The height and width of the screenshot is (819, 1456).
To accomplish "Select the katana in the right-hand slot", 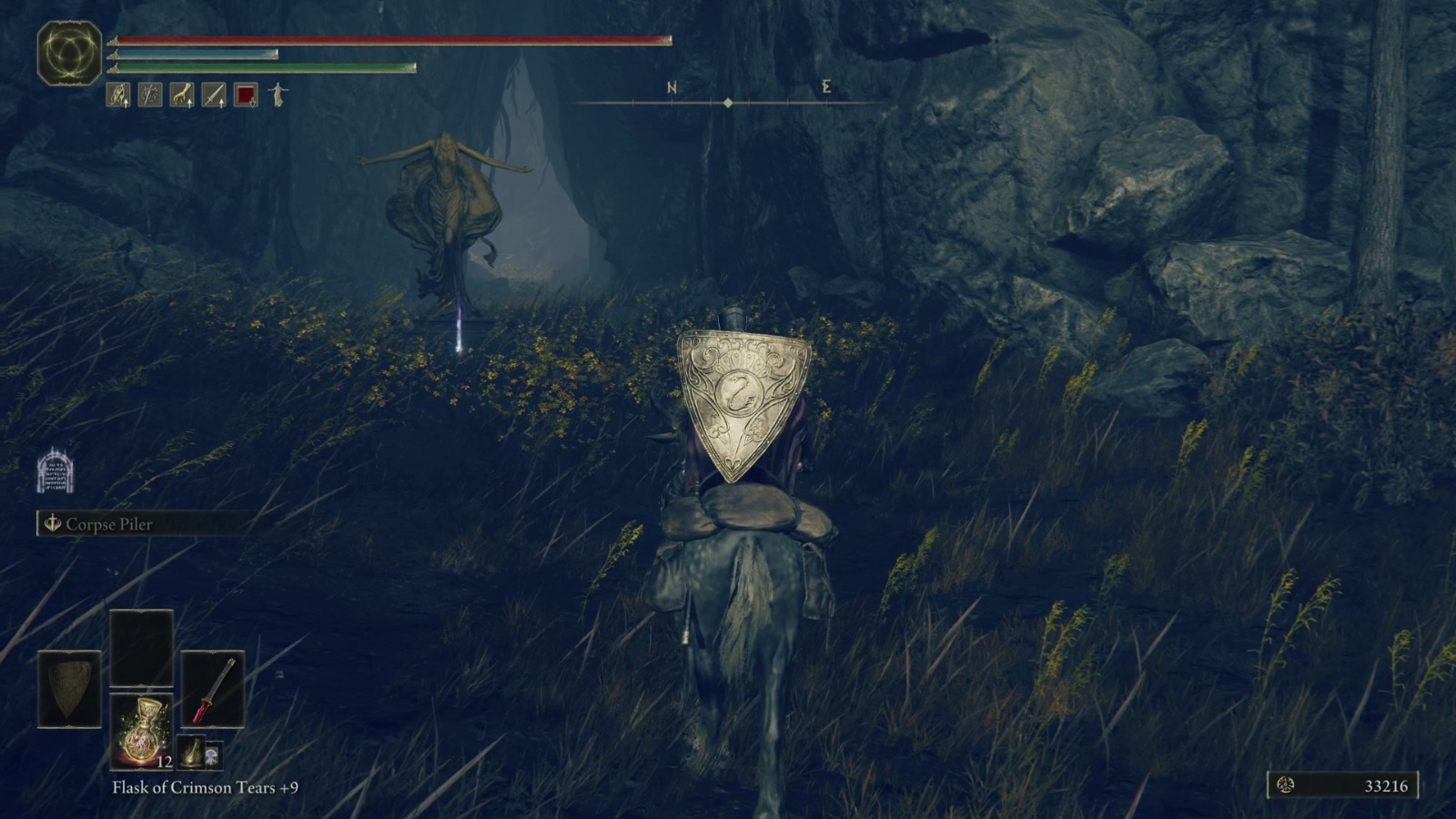I will coord(214,687).
